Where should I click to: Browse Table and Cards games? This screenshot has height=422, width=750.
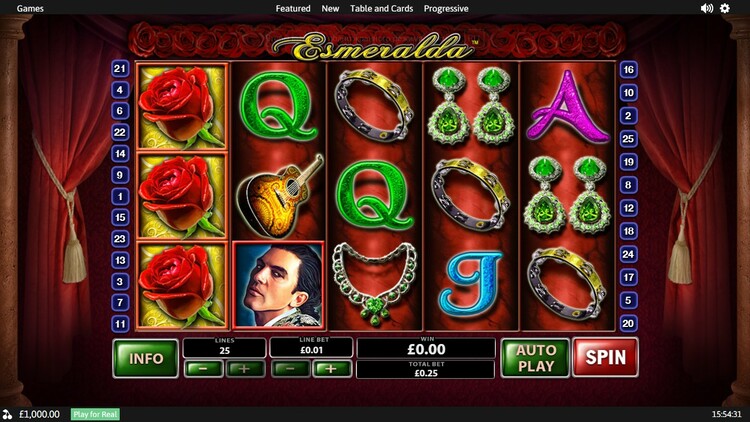click(381, 8)
